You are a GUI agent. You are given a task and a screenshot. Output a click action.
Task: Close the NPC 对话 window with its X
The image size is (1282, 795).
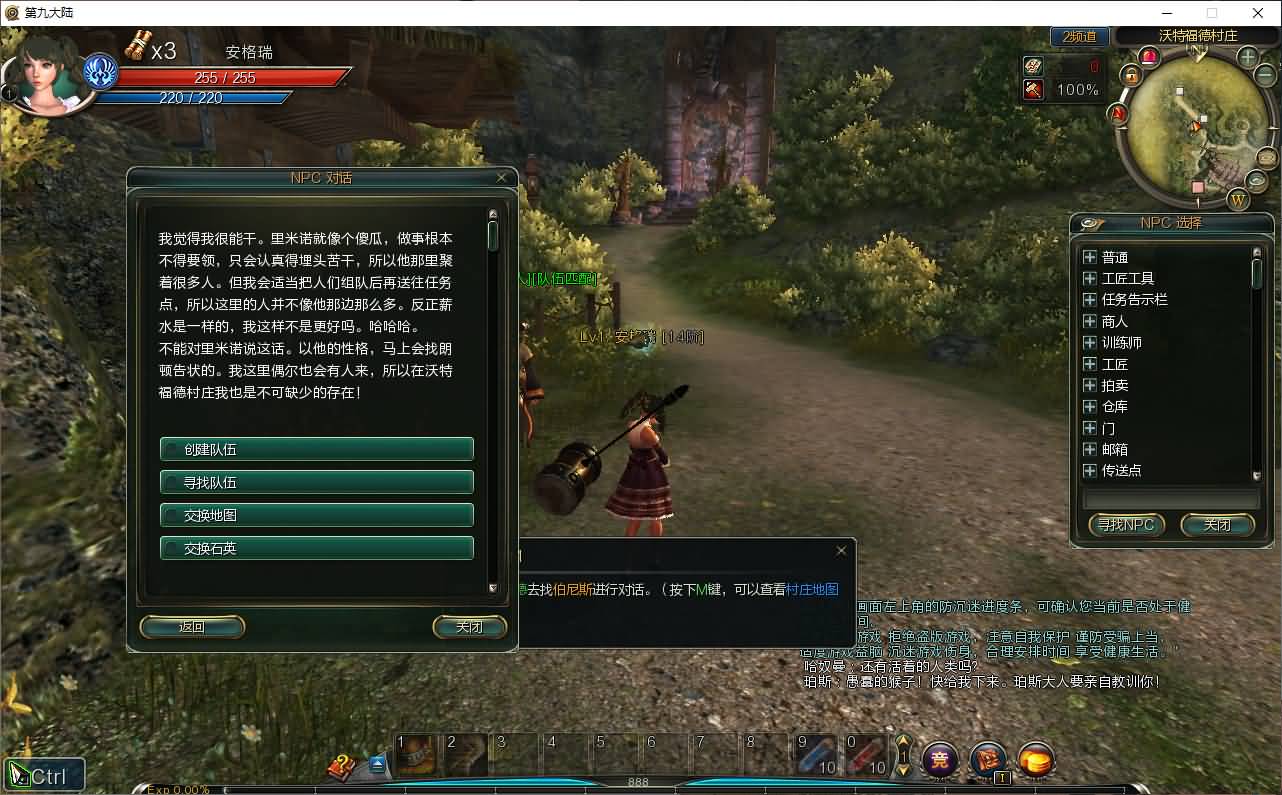point(502,177)
